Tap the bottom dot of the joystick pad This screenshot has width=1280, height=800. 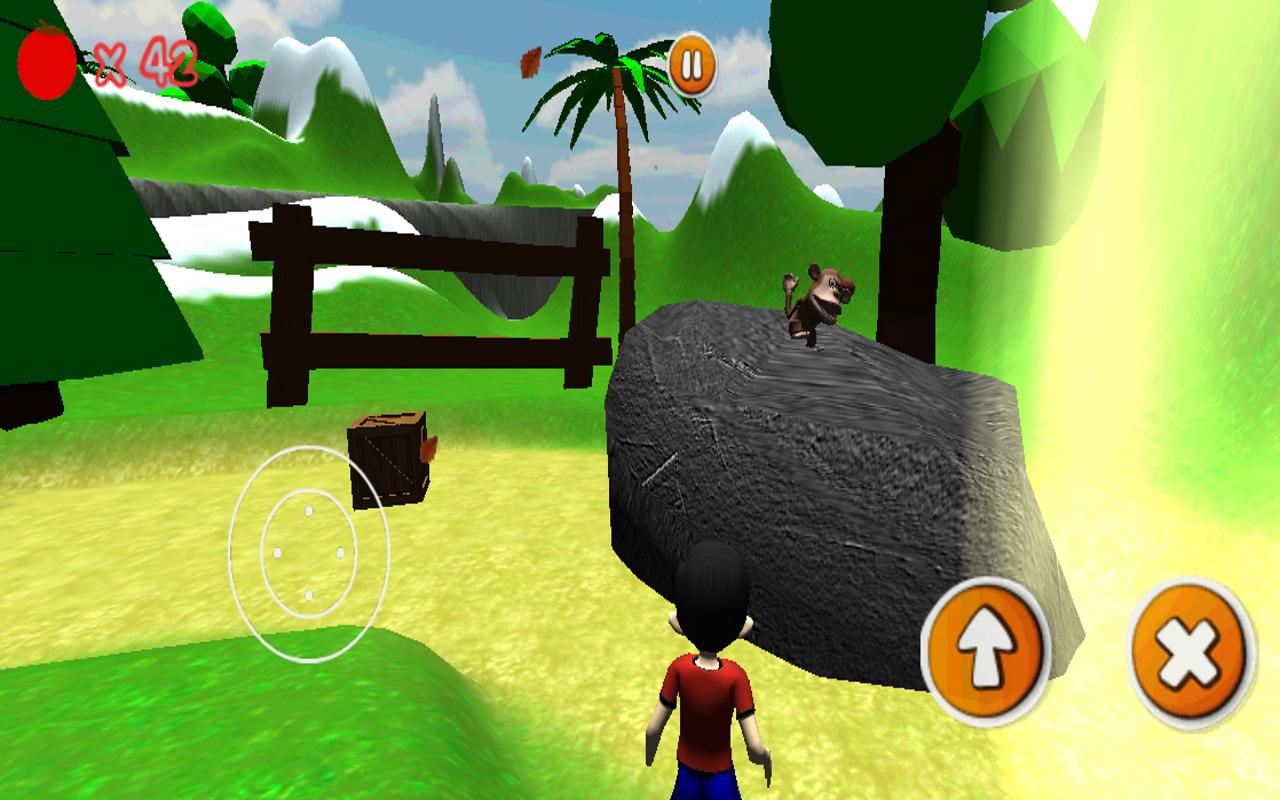(x=308, y=597)
